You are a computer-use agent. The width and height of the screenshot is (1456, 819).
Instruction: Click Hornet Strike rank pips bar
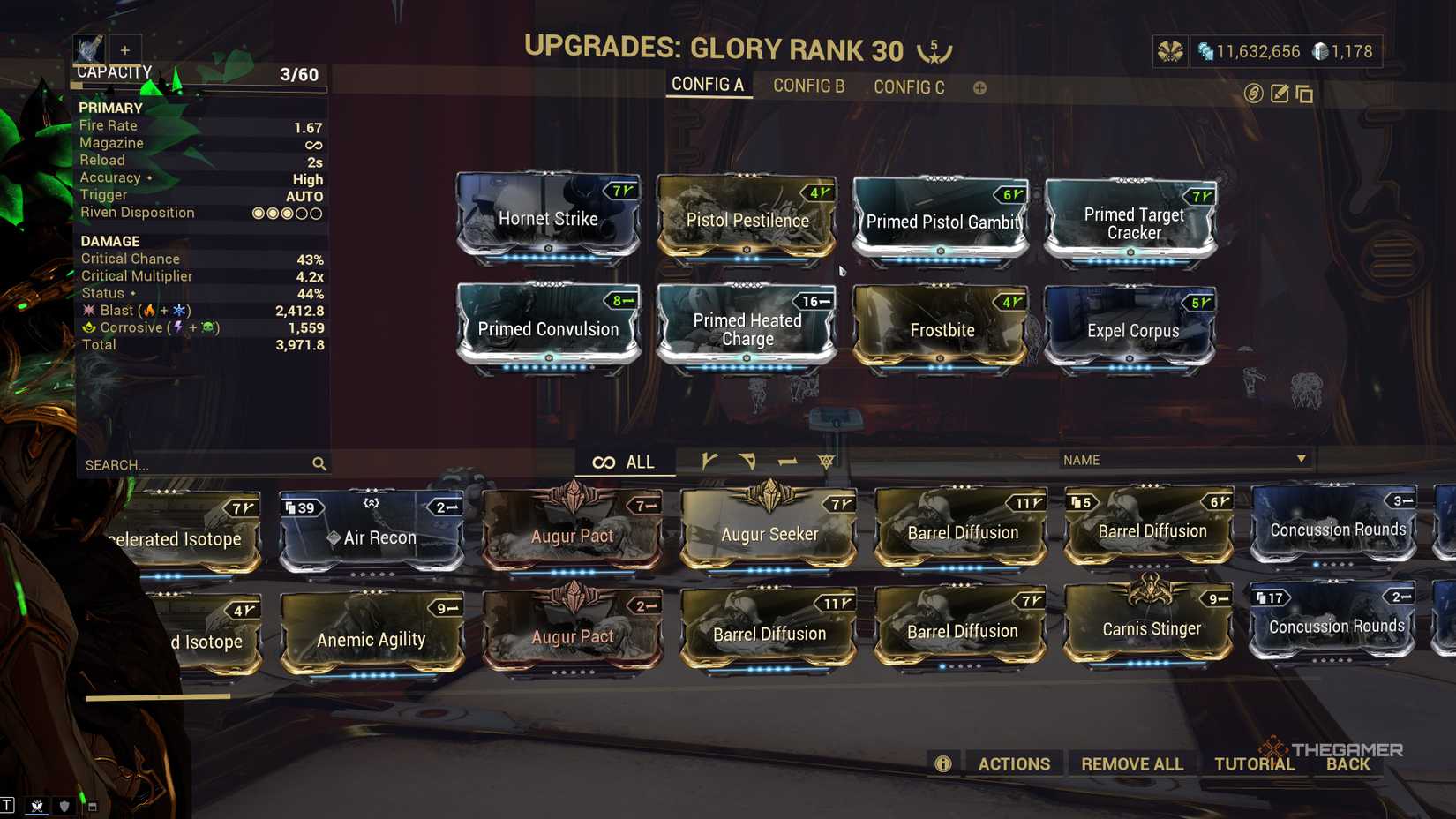(549, 256)
